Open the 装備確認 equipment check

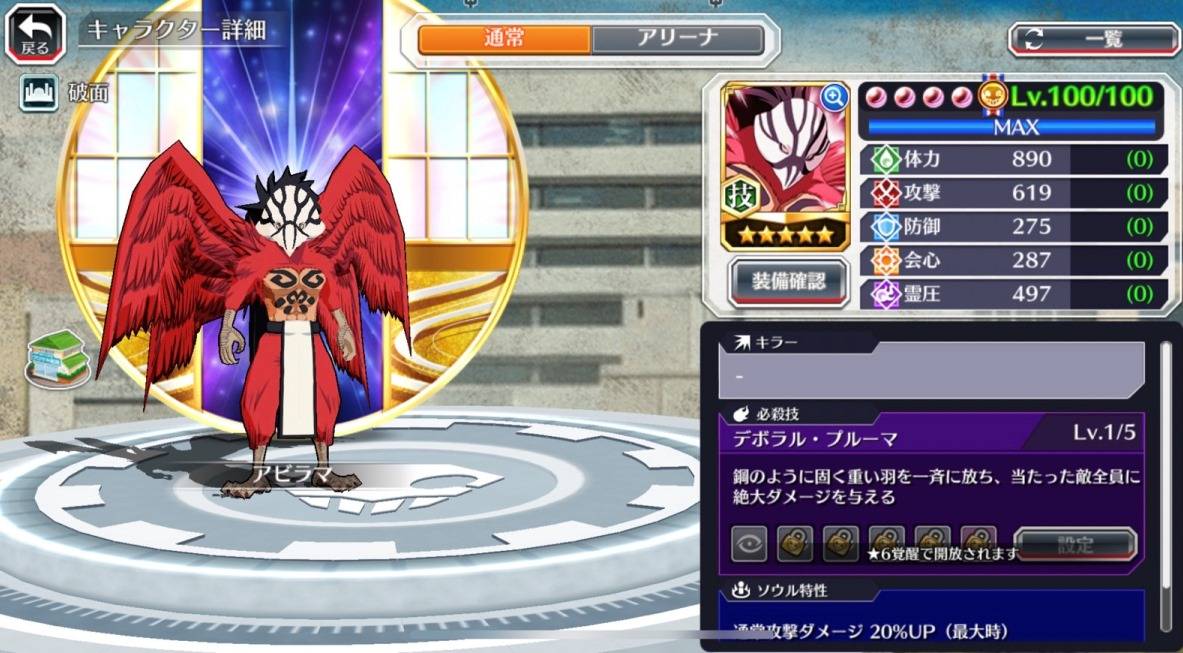(789, 282)
